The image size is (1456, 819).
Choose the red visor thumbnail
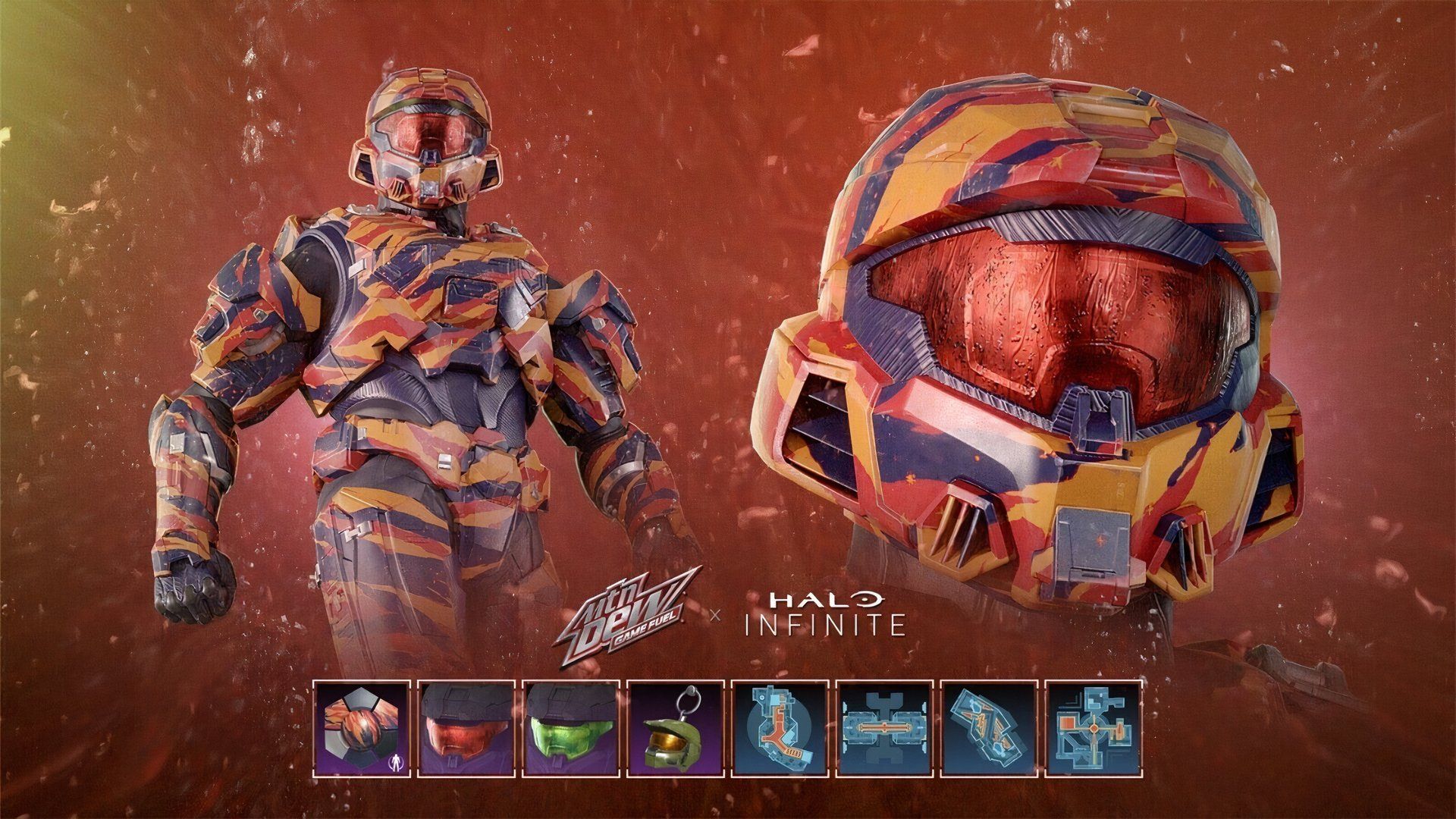click(467, 730)
